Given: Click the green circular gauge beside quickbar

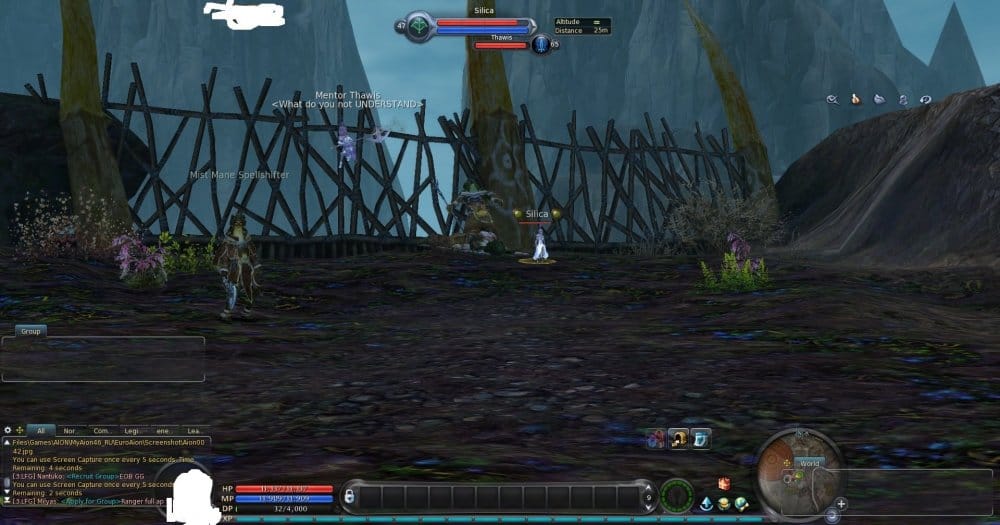Looking at the screenshot, I should [677, 496].
